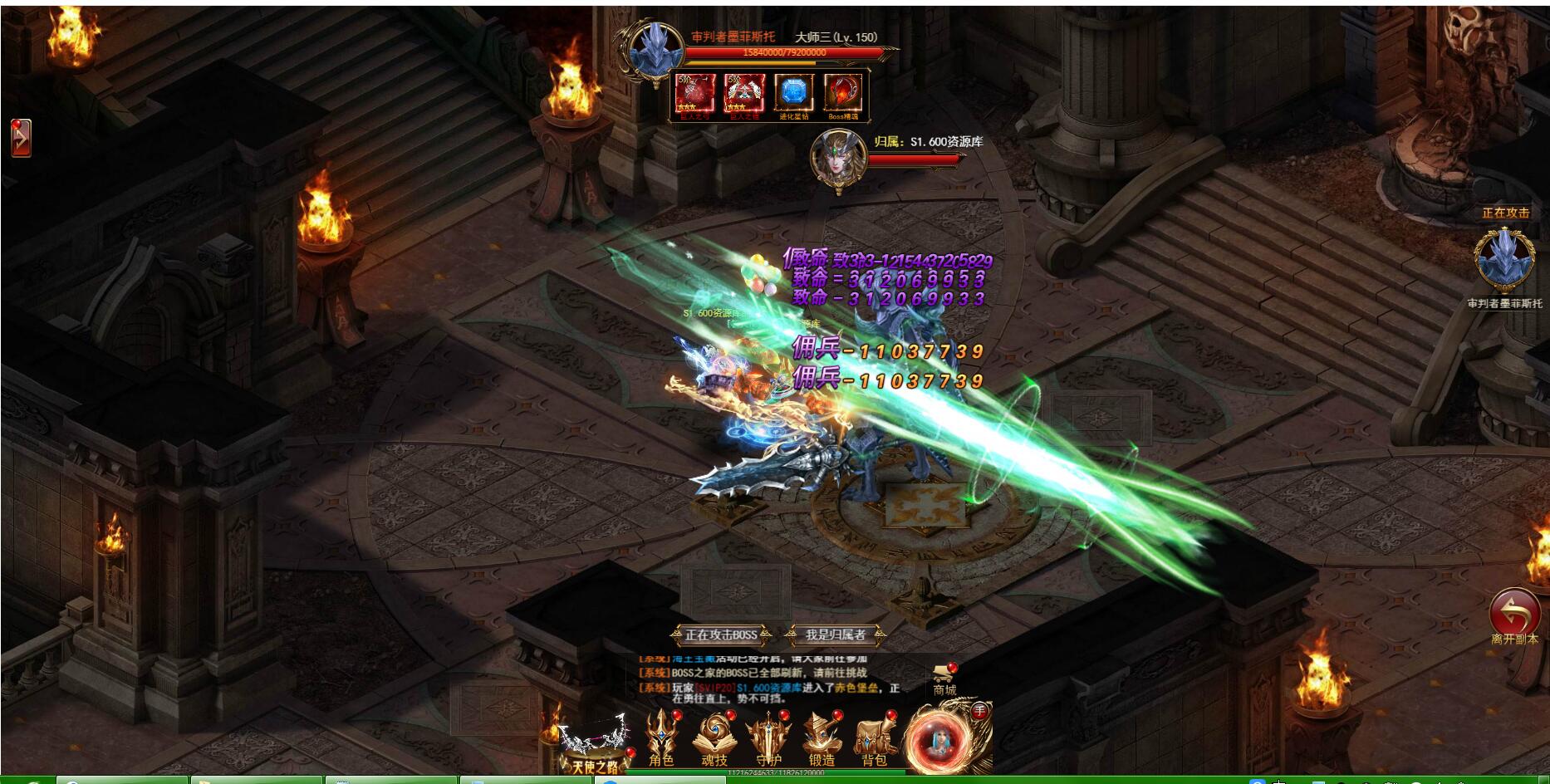This screenshot has width=1550, height=784.
Task: Leave the dungeon with 离开副本
Action: point(1514,615)
